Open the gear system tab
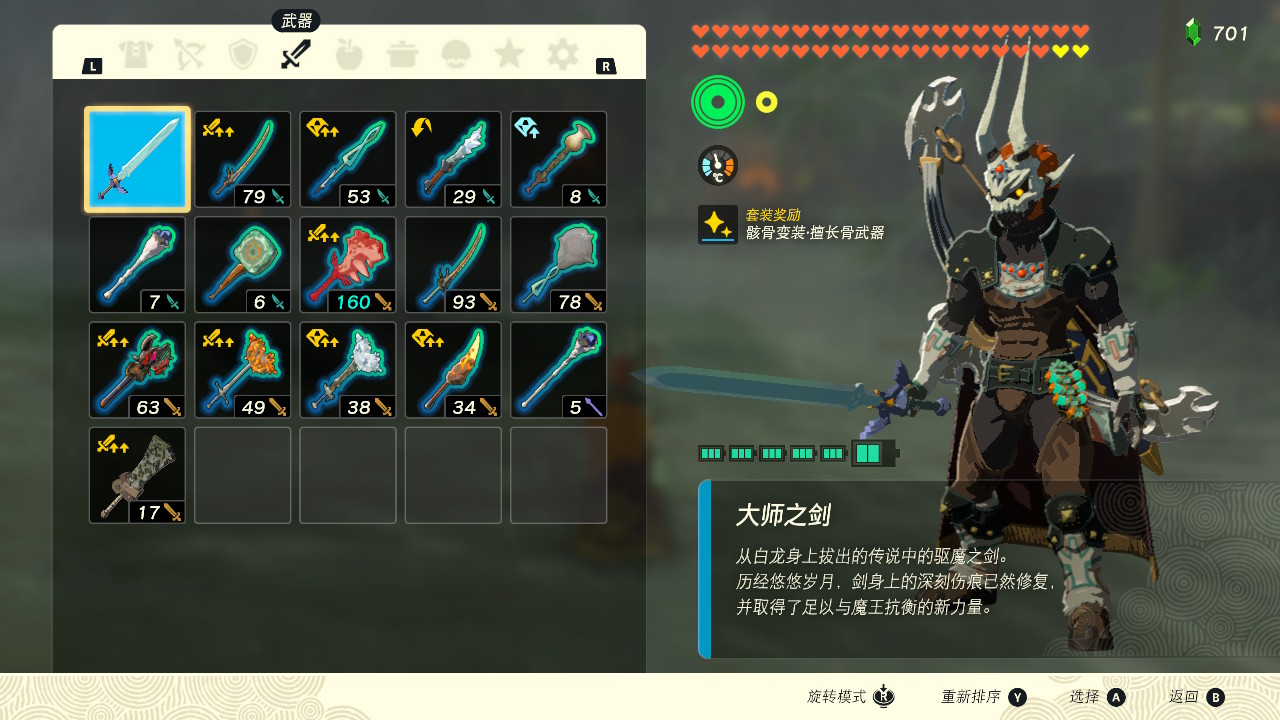 pos(563,54)
